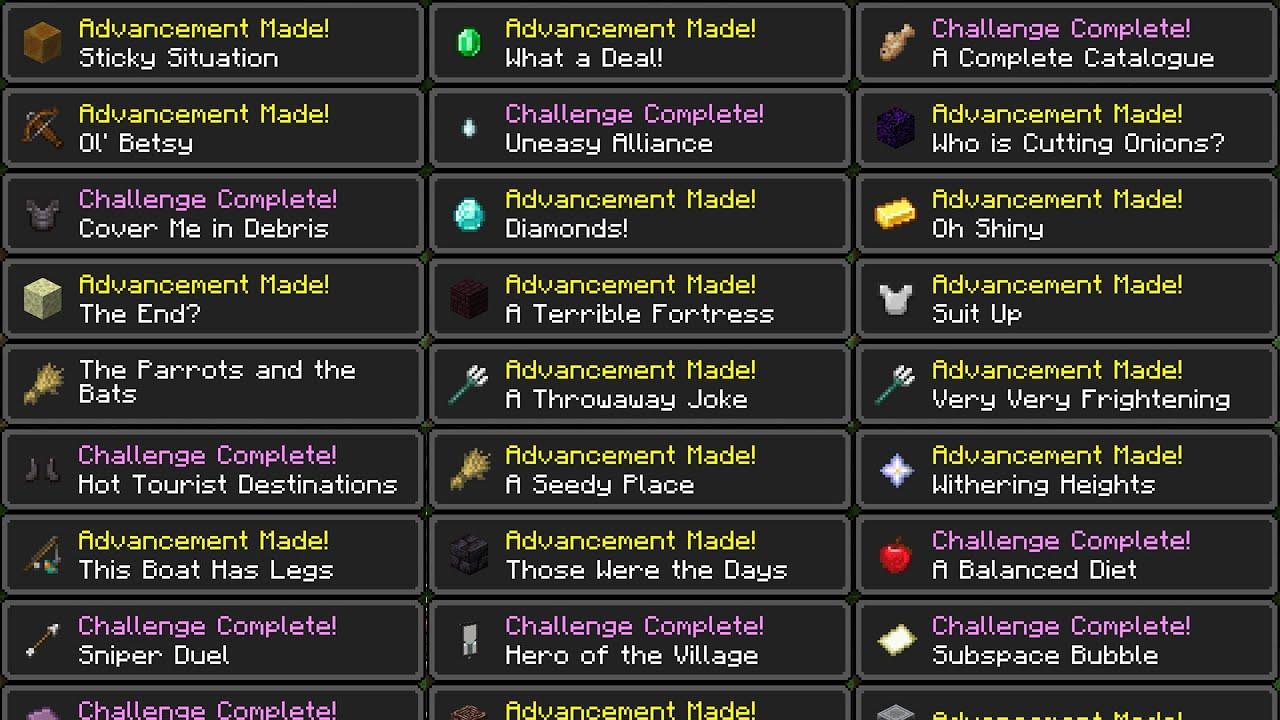1280x720 pixels.
Task: Click the arrow icon beside Sniper Duel
Action: (x=42, y=640)
